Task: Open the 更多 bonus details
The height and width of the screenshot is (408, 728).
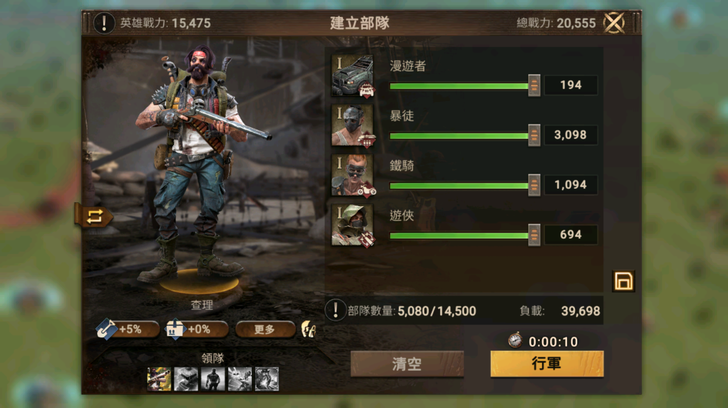Action: 264,328
